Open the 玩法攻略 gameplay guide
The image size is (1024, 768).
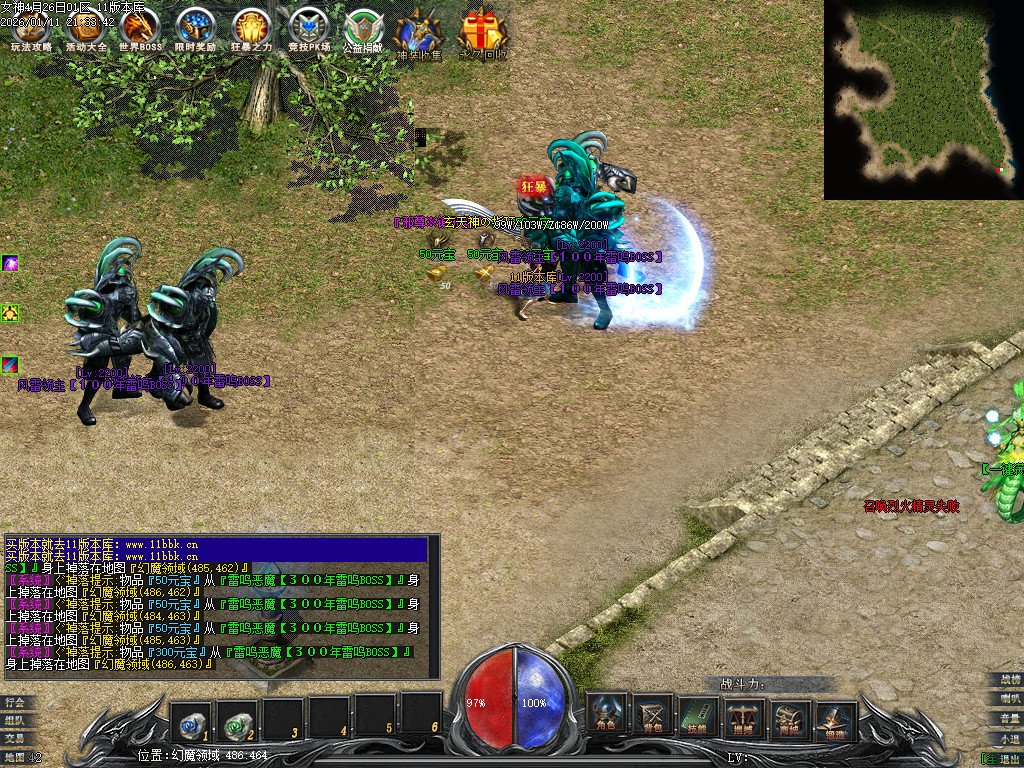31,29
